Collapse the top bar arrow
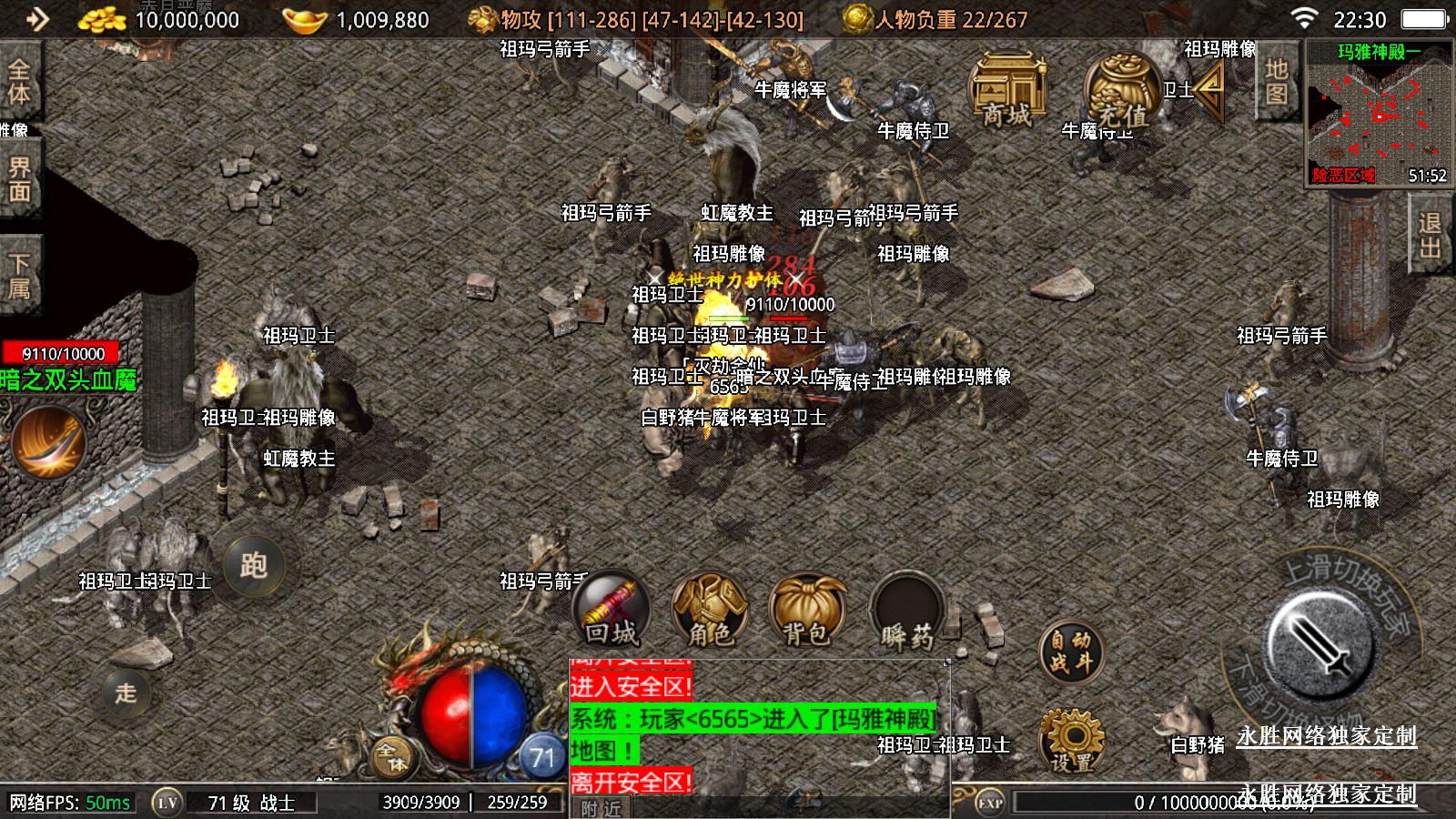Image resolution: width=1456 pixels, height=819 pixels. pos(37,19)
